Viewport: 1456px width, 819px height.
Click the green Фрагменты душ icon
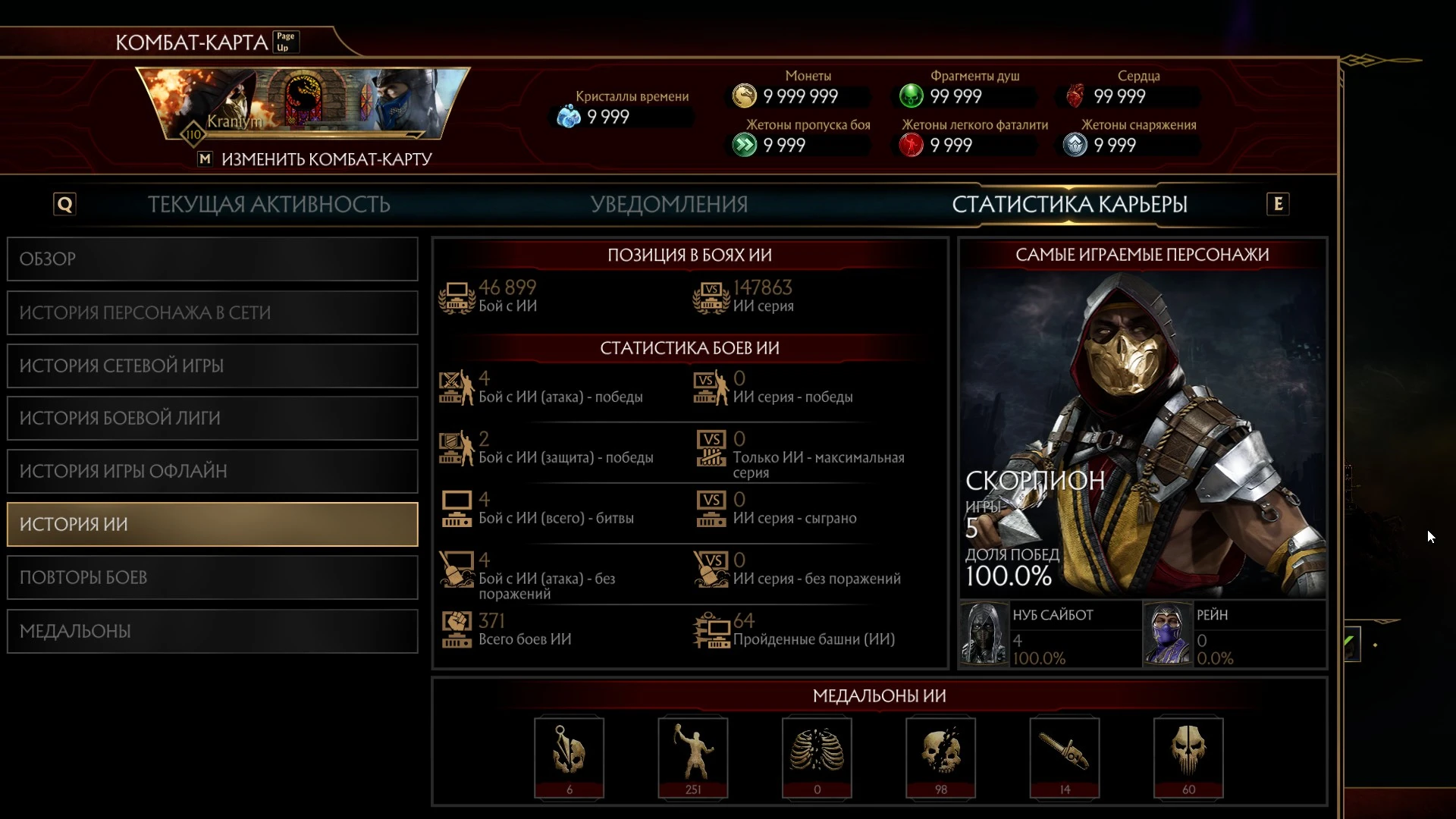[912, 96]
